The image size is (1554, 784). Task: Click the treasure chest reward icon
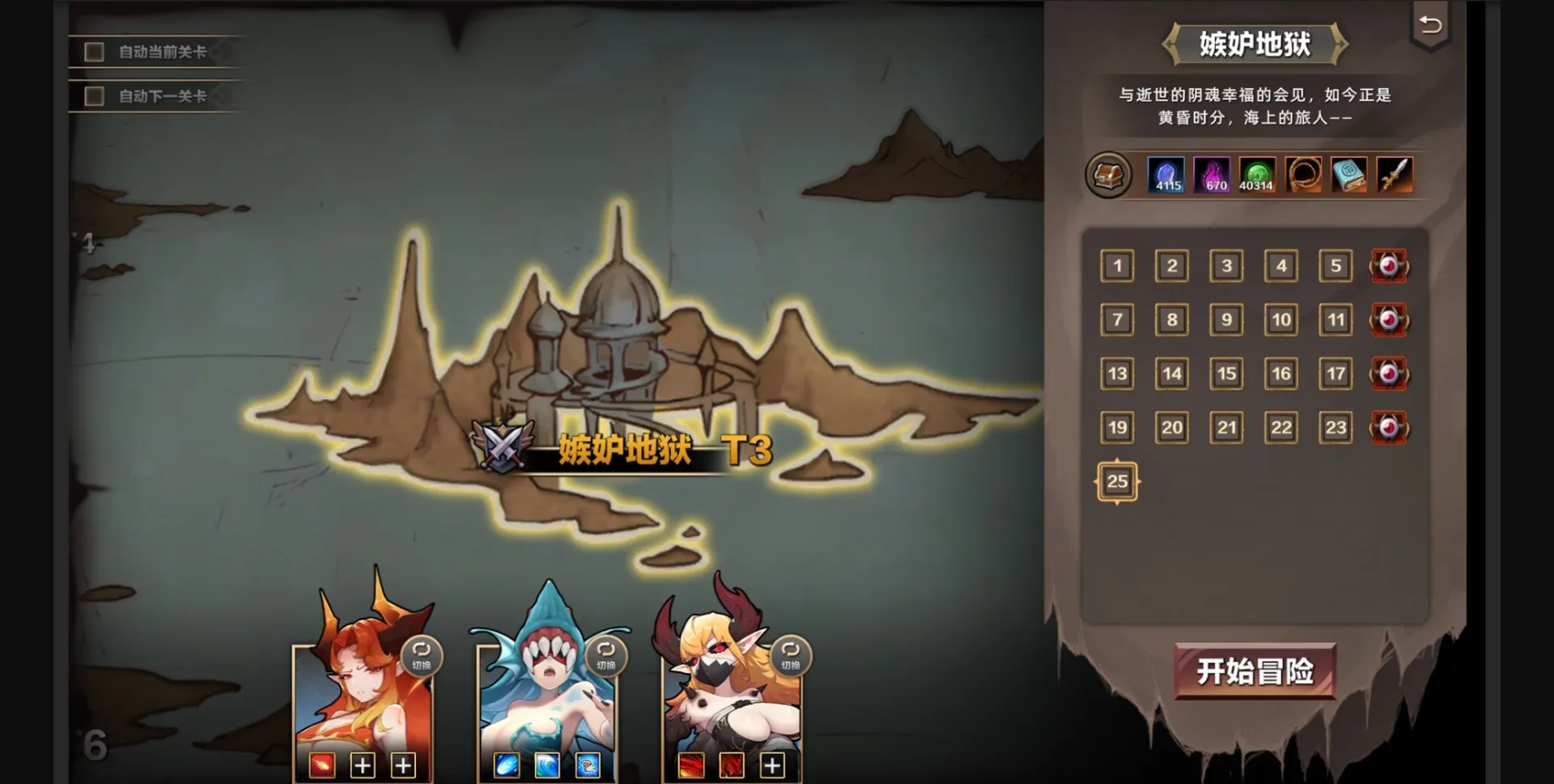tap(1109, 176)
